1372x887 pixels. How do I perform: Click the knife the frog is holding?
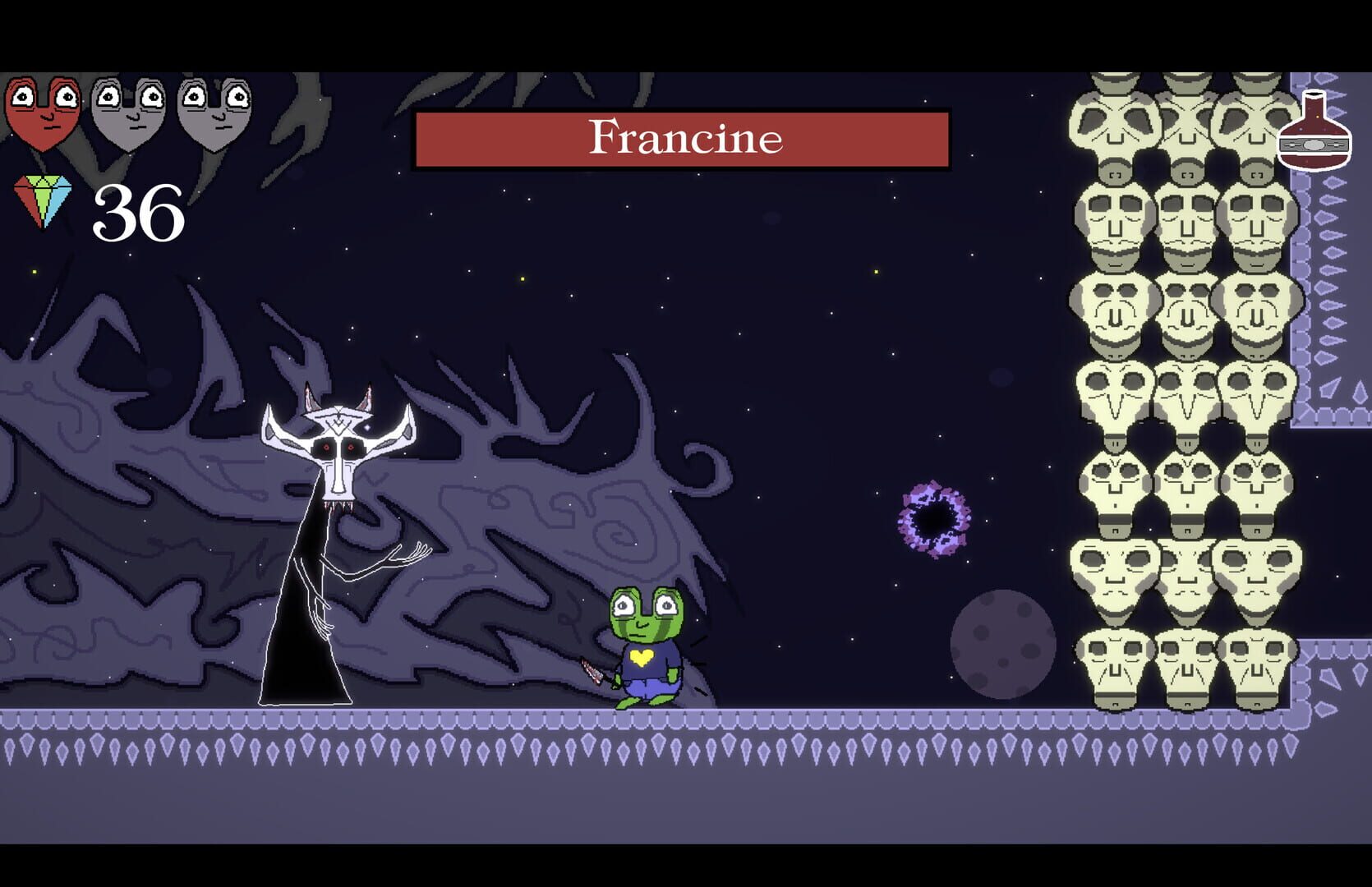592,669
